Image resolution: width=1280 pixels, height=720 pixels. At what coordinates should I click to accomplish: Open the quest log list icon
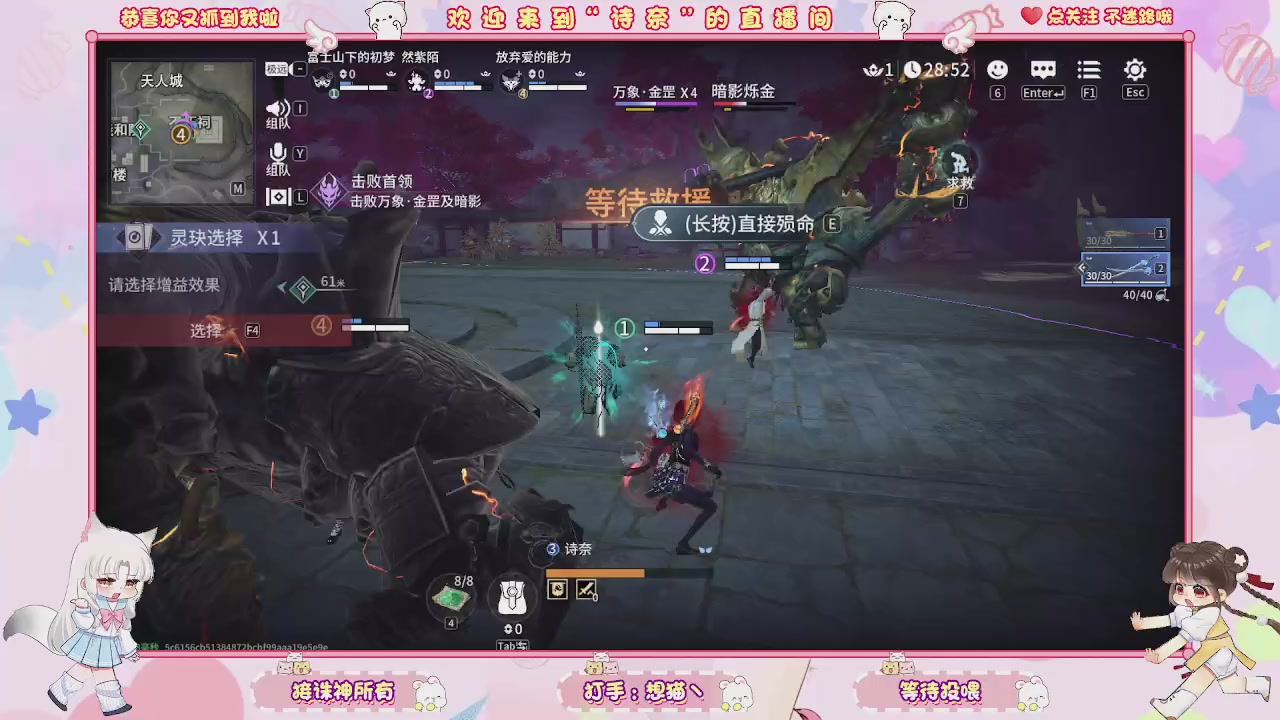(1089, 70)
